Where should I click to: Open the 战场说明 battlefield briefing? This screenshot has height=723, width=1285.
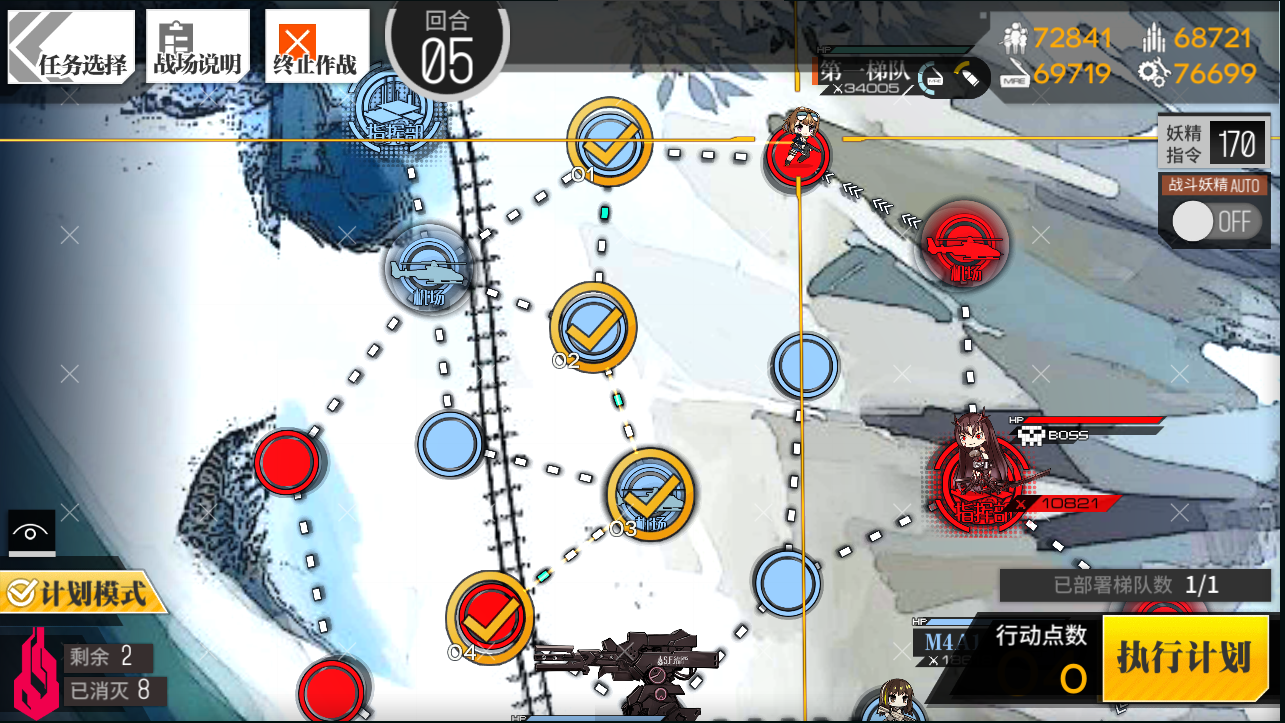point(196,46)
